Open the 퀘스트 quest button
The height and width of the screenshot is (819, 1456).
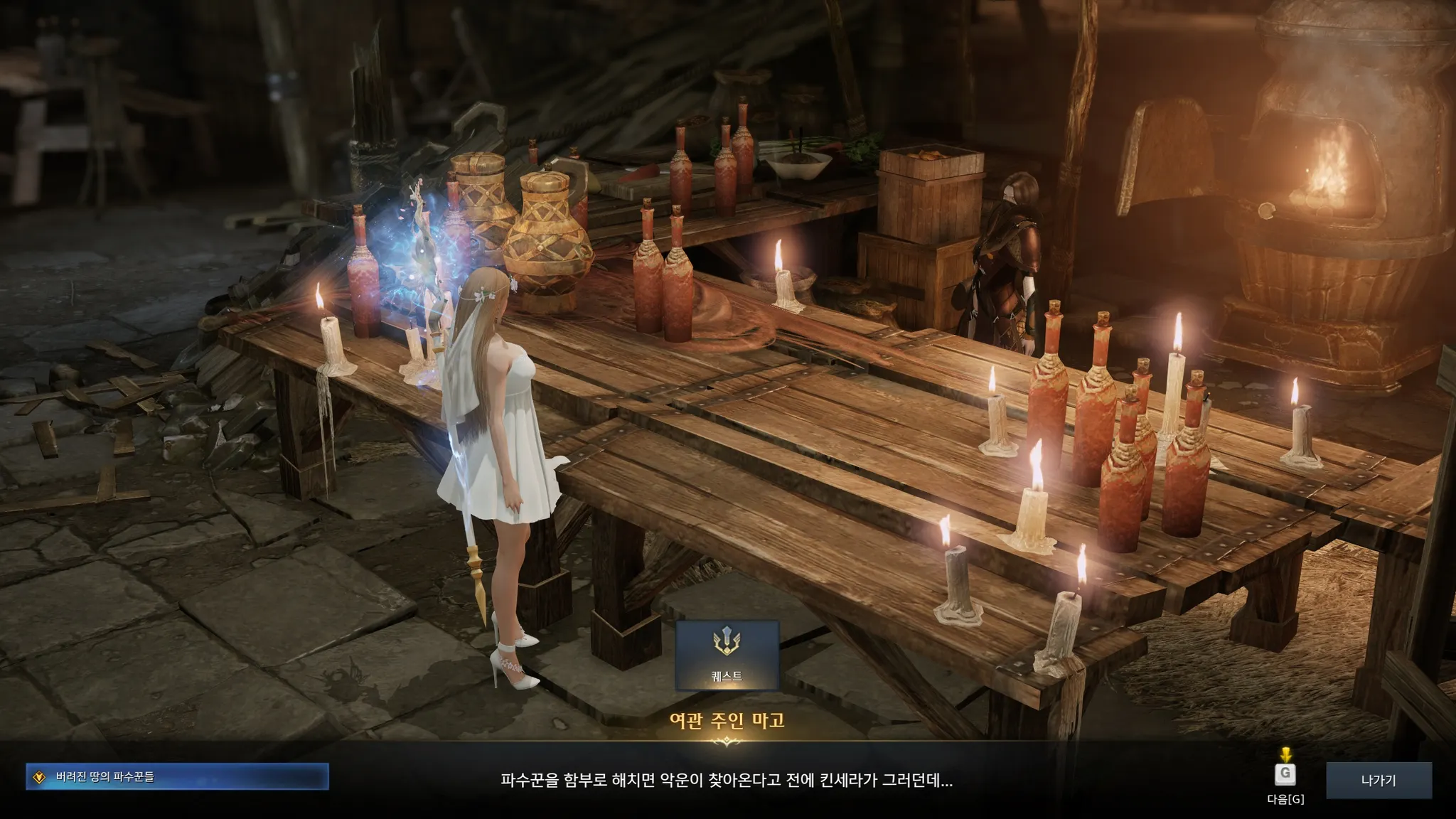[x=727, y=655]
